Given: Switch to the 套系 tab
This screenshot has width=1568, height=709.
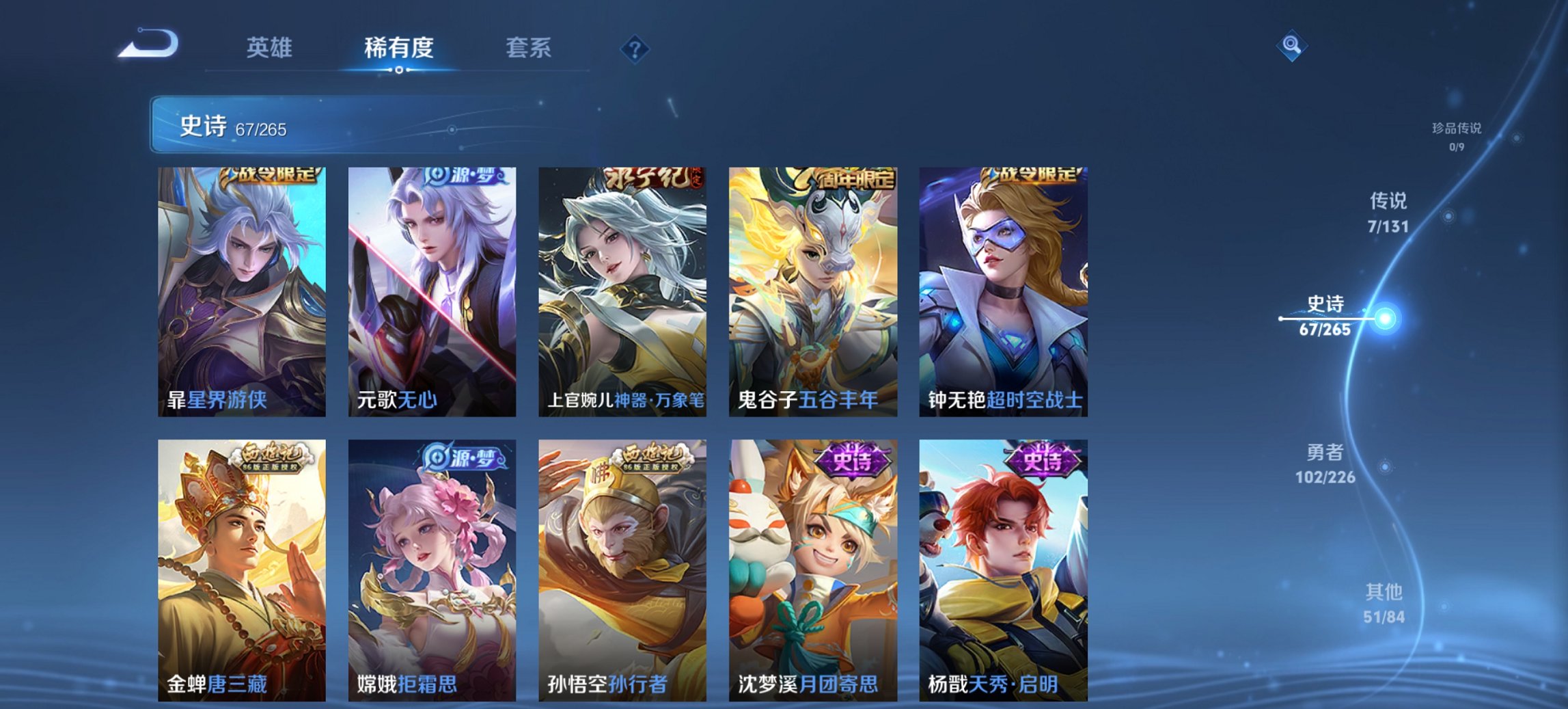Looking at the screenshot, I should point(530,48).
